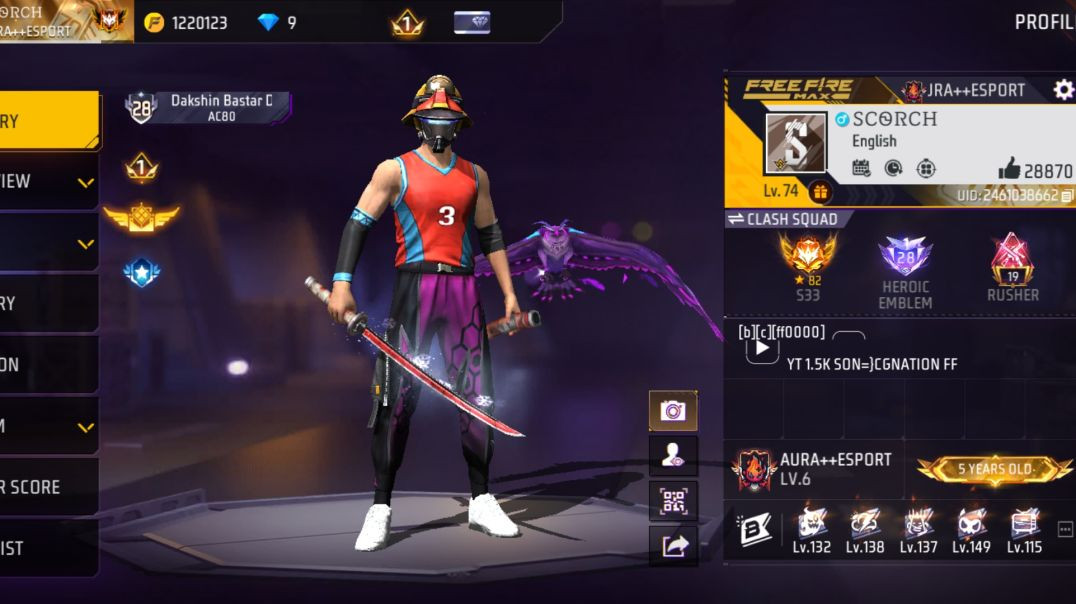Select the skull badge Lv.149
Viewport: 1076px width, 604px height.
pyautogui.click(x=971, y=530)
